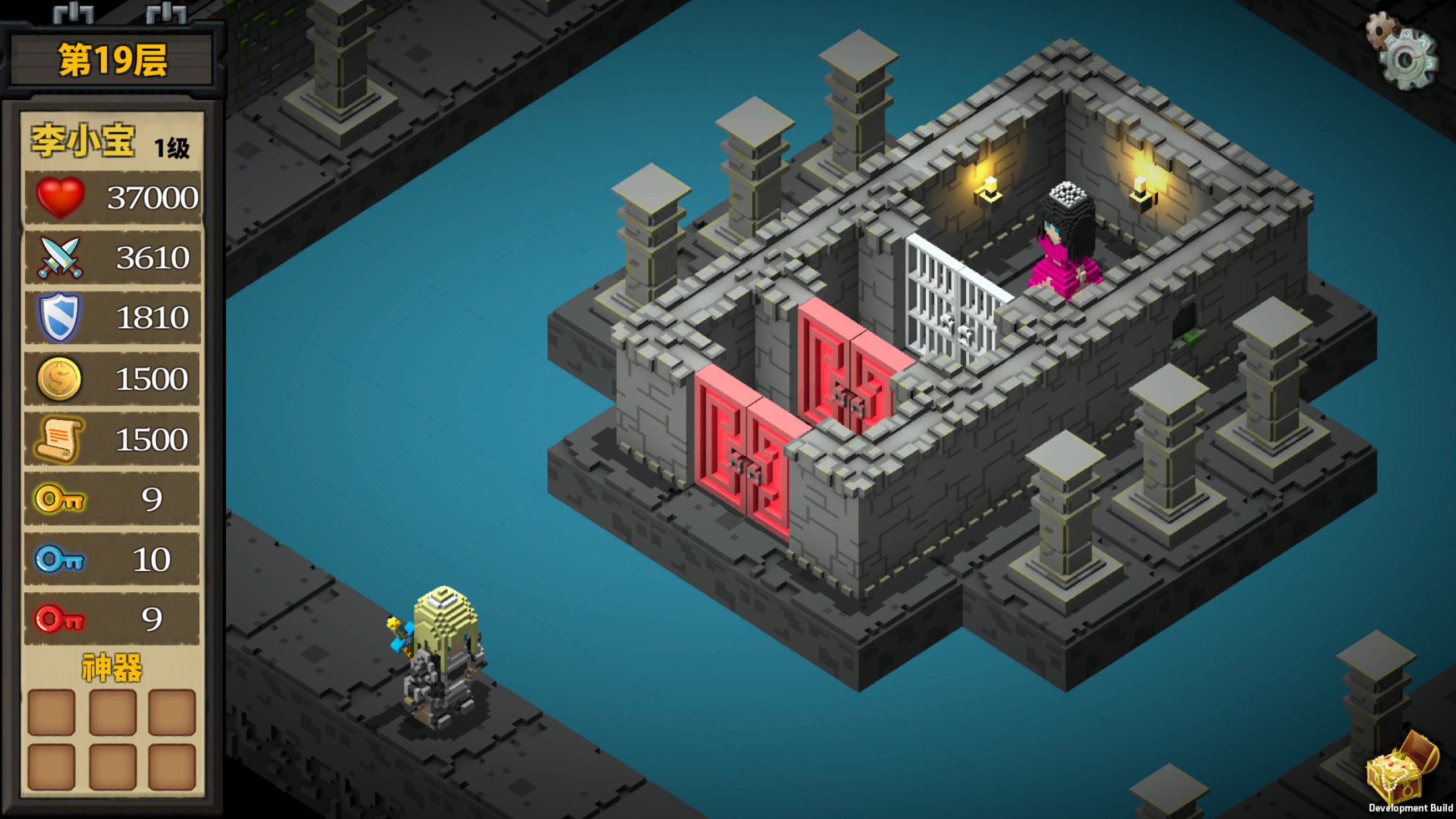Click the 第19层 floor banner
Screen dimensions: 1456x819
pyautogui.click(x=112, y=58)
